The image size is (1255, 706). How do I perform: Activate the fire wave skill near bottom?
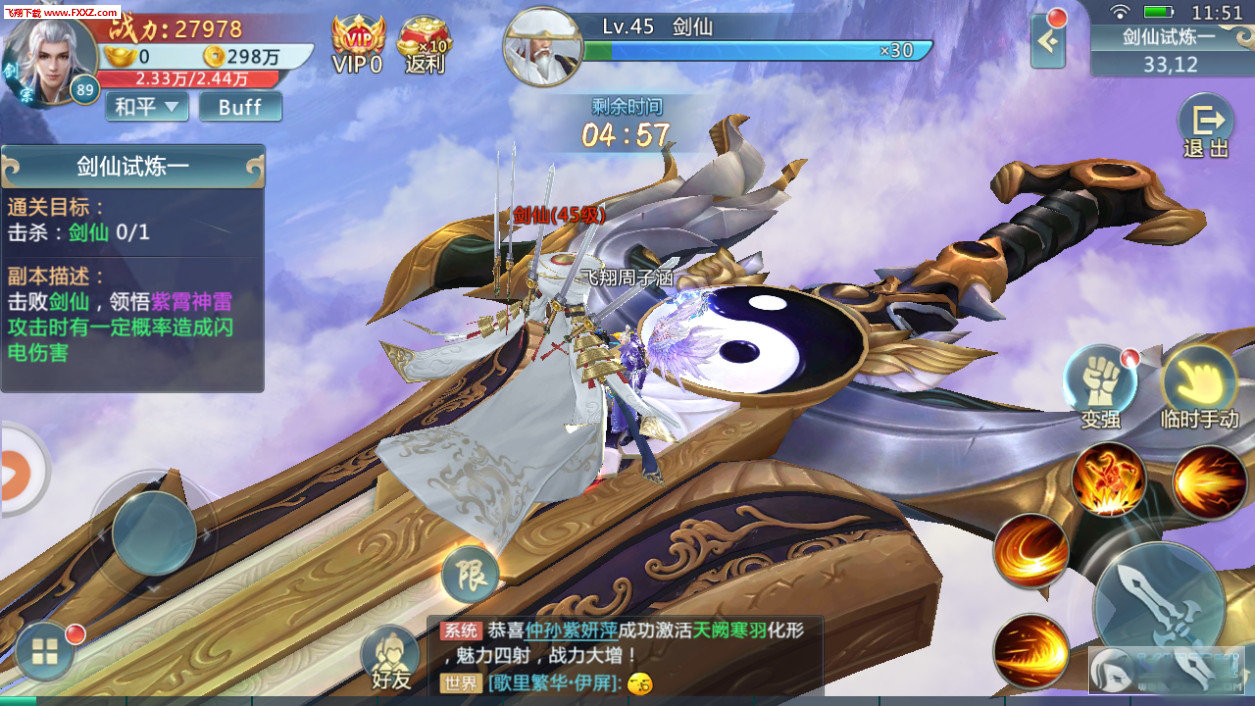pyautogui.click(x=1031, y=650)
